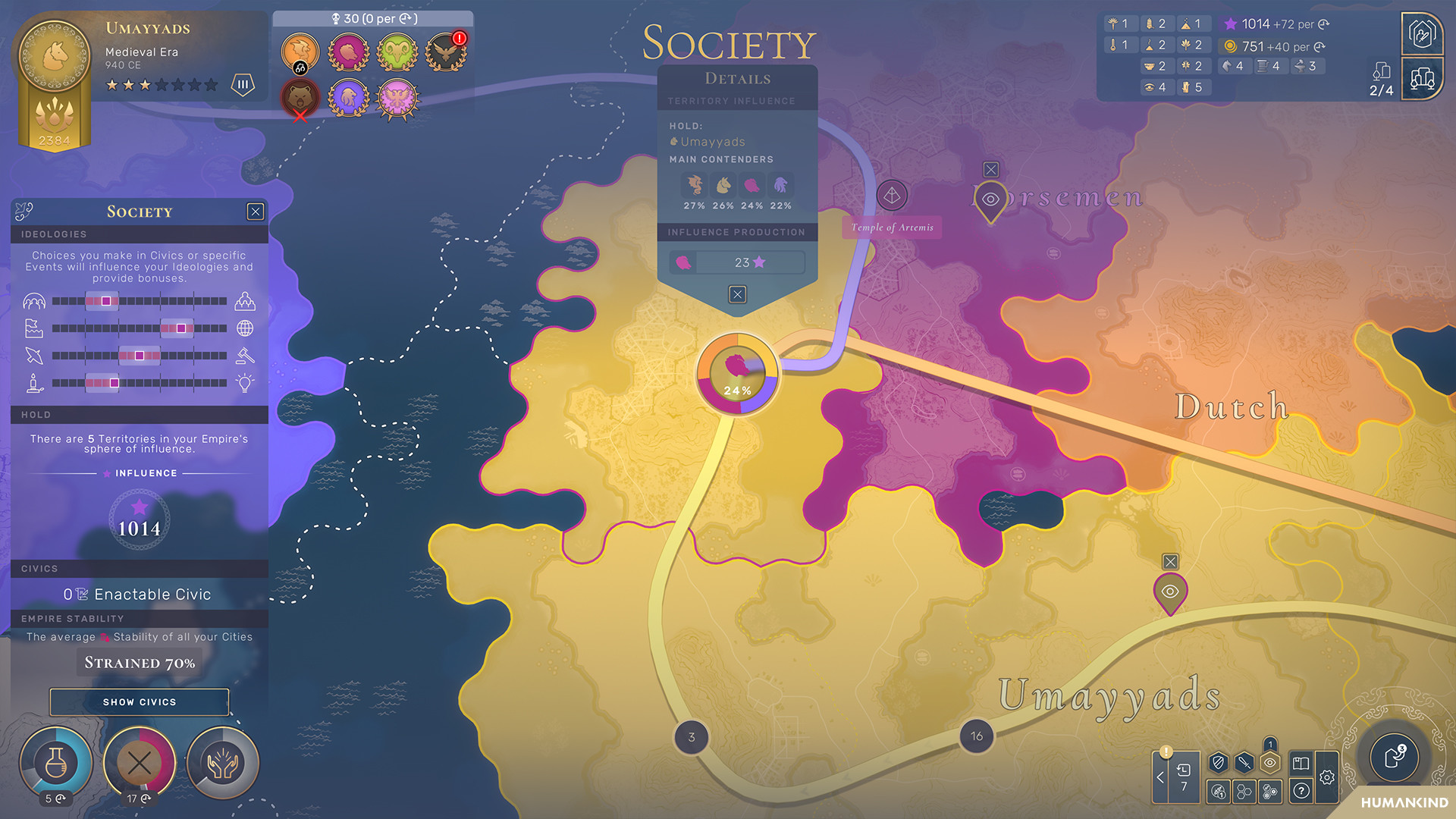Screen dimensions: 1456x819
Task: Click the help question mark icon
Action: [x=1301, y=791]
